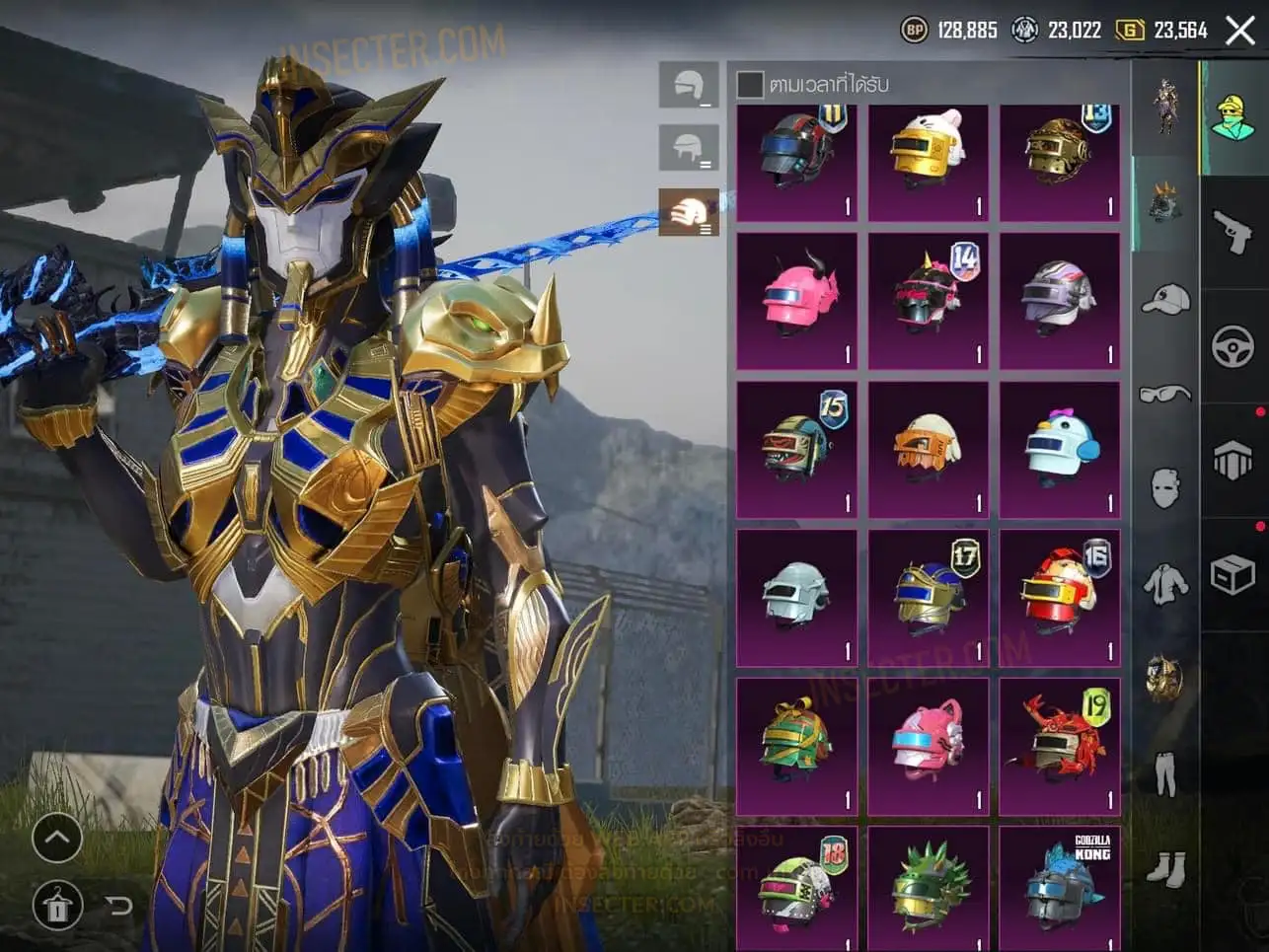Choose the white bunny helmet skin

tap(928, 153)
